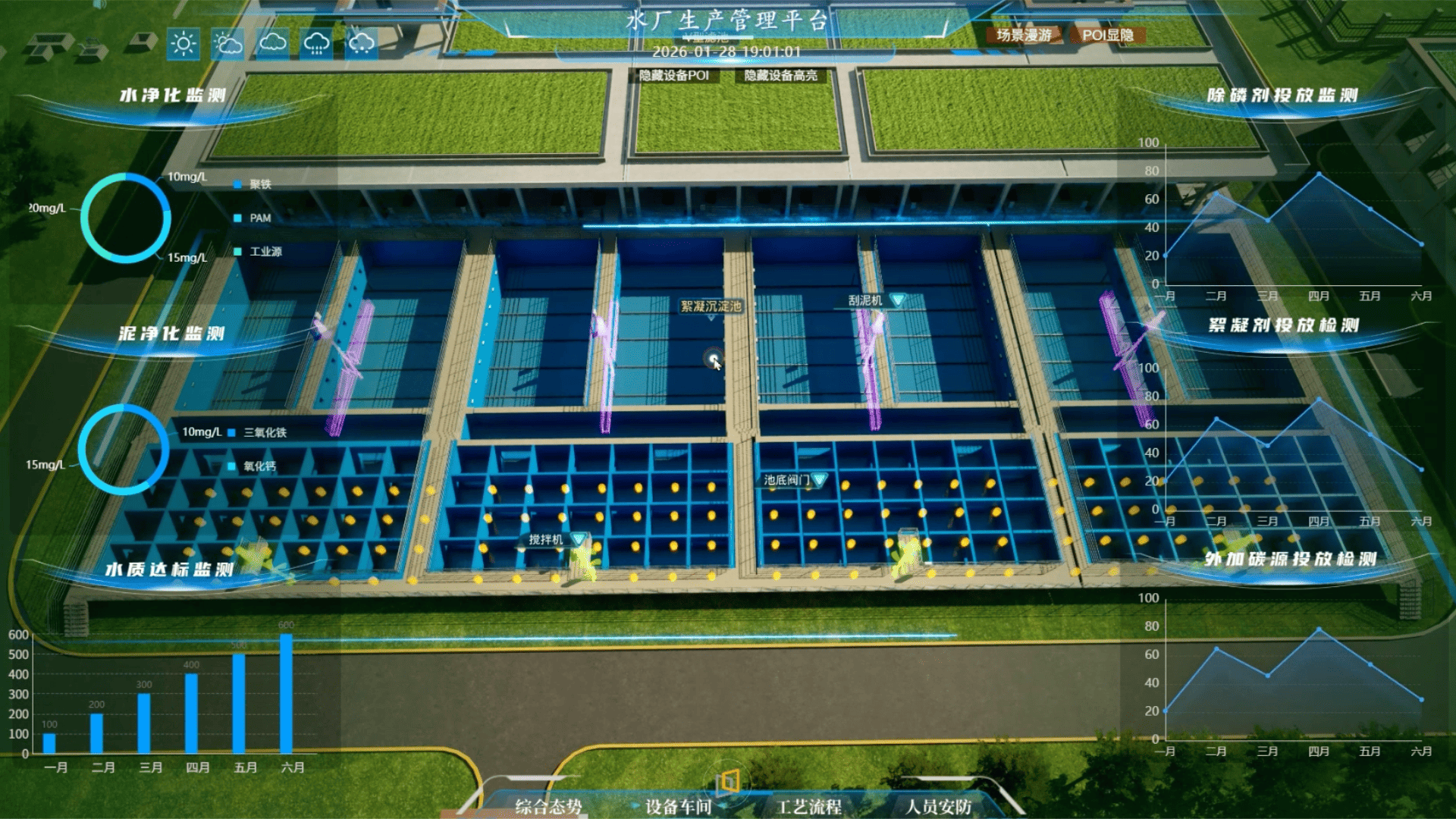Screen dimensions: 1456x819
Task: Go to the 人员安防 tab
Action: [938, 806]
